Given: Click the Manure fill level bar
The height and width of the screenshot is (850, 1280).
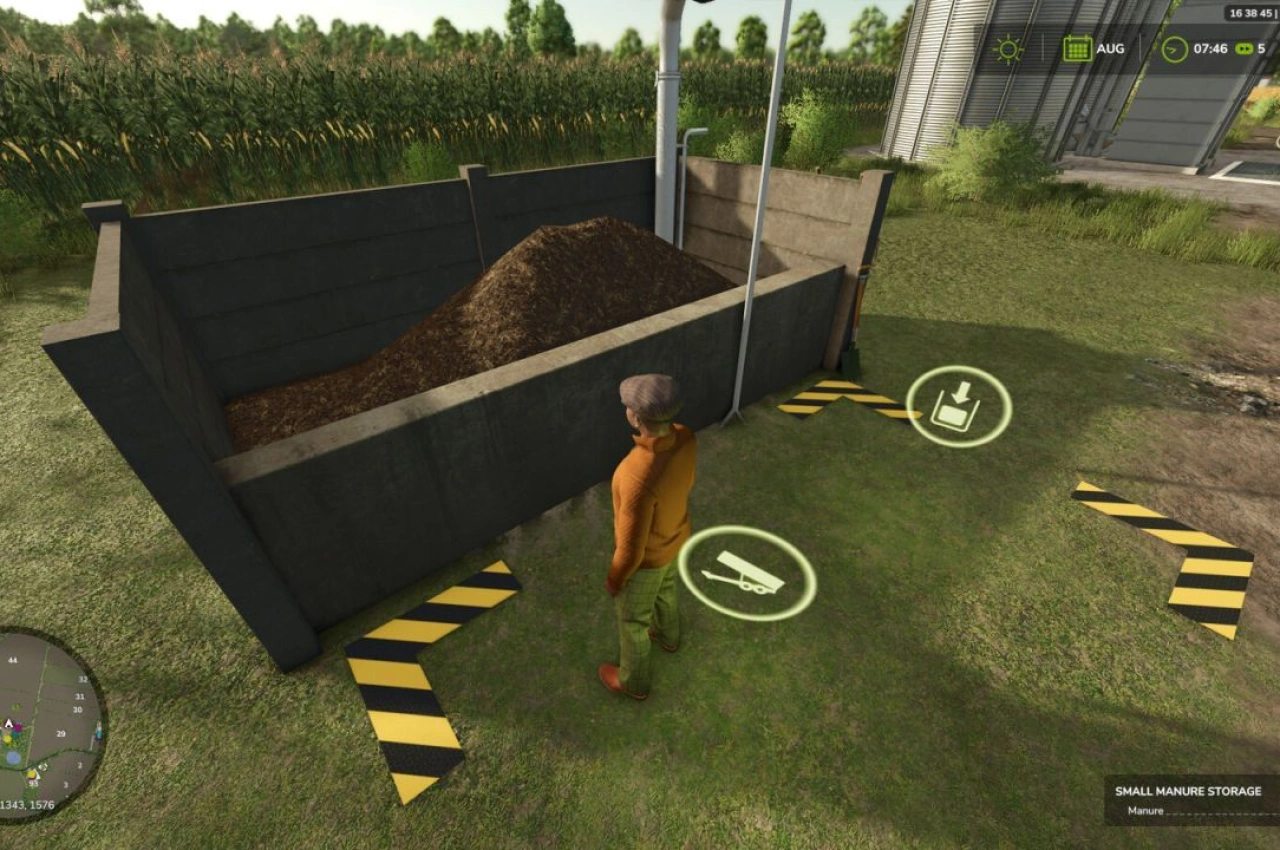Looking at the screenshot, I should 1220,812.
